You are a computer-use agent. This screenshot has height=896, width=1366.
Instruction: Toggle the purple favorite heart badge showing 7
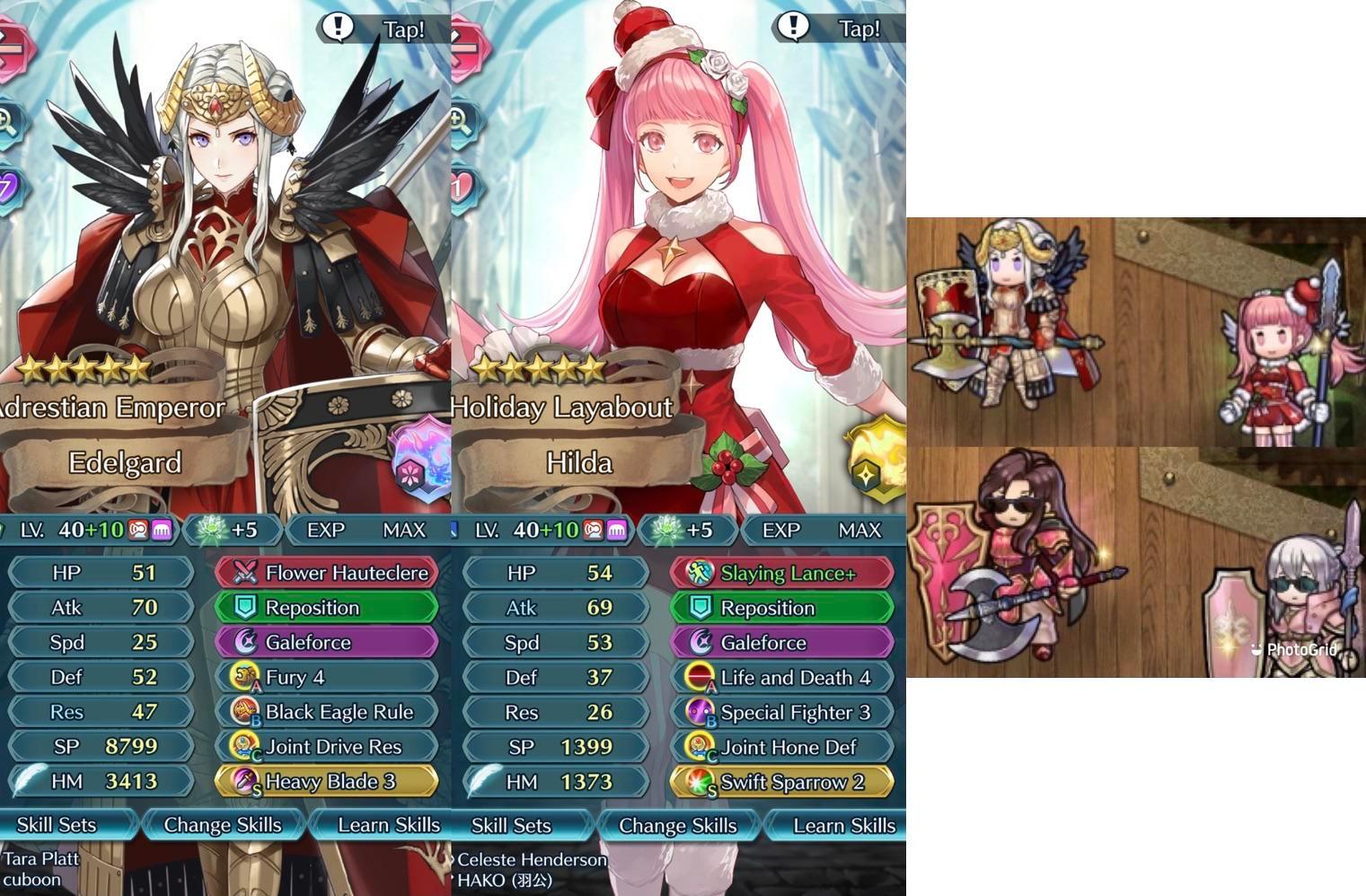[8, 184]
